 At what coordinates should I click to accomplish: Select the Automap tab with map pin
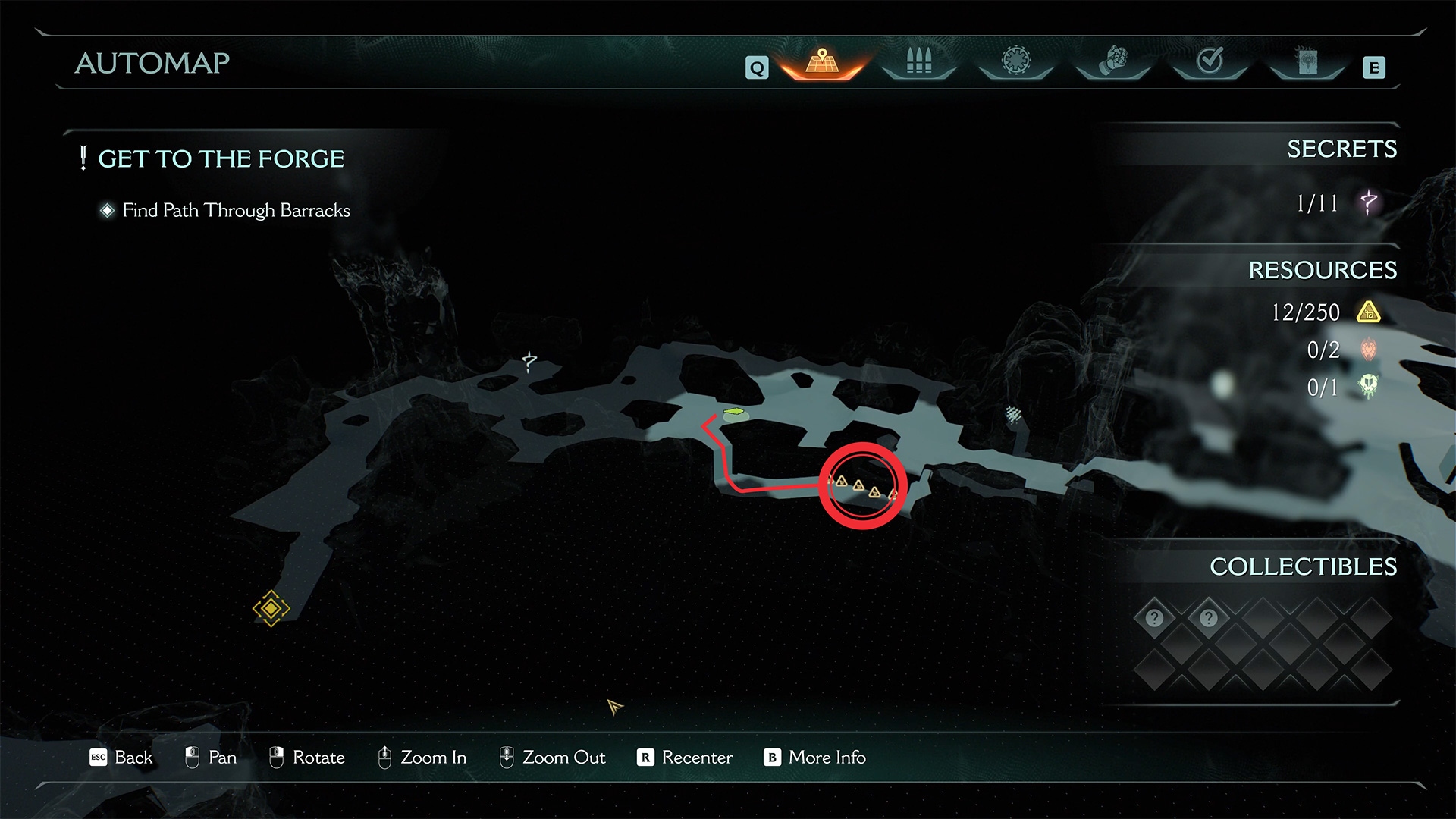pyautogui.click(x=822, y=61)
